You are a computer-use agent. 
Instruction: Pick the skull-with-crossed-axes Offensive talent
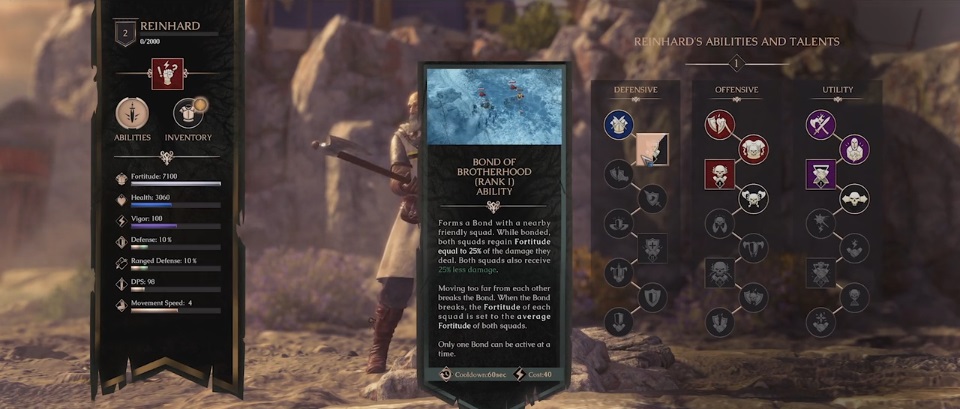(x=751, y=198)
